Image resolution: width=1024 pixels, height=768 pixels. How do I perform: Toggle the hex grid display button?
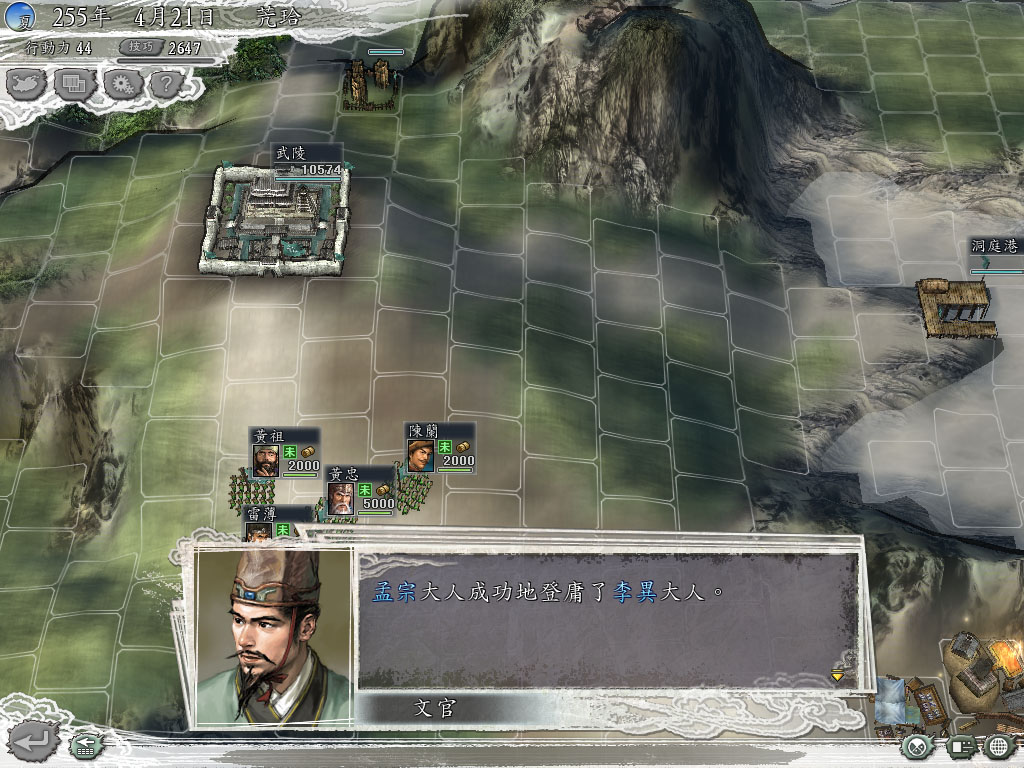point(999,745)
